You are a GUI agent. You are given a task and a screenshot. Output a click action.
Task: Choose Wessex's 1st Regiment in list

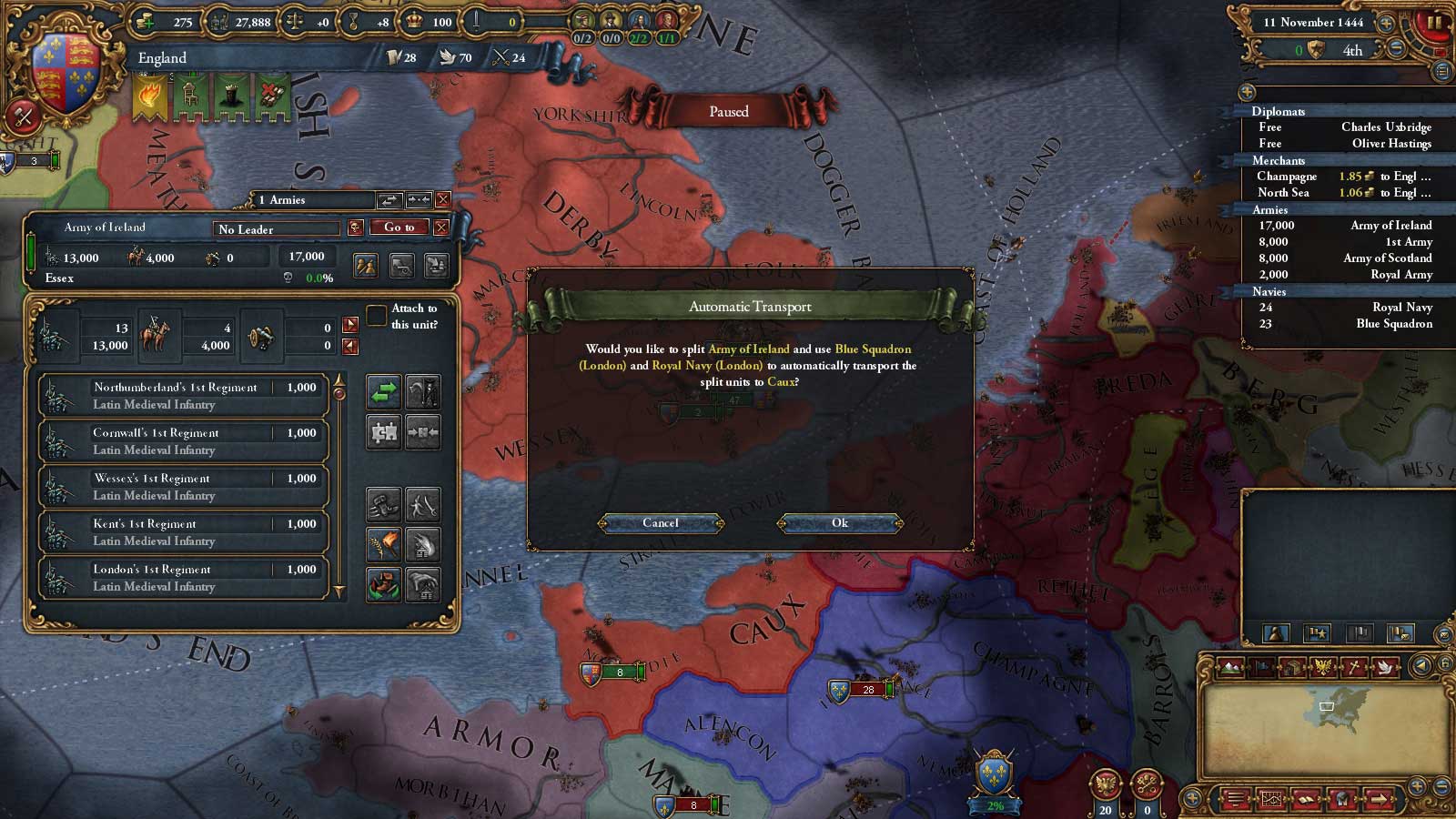click(182, 487)
